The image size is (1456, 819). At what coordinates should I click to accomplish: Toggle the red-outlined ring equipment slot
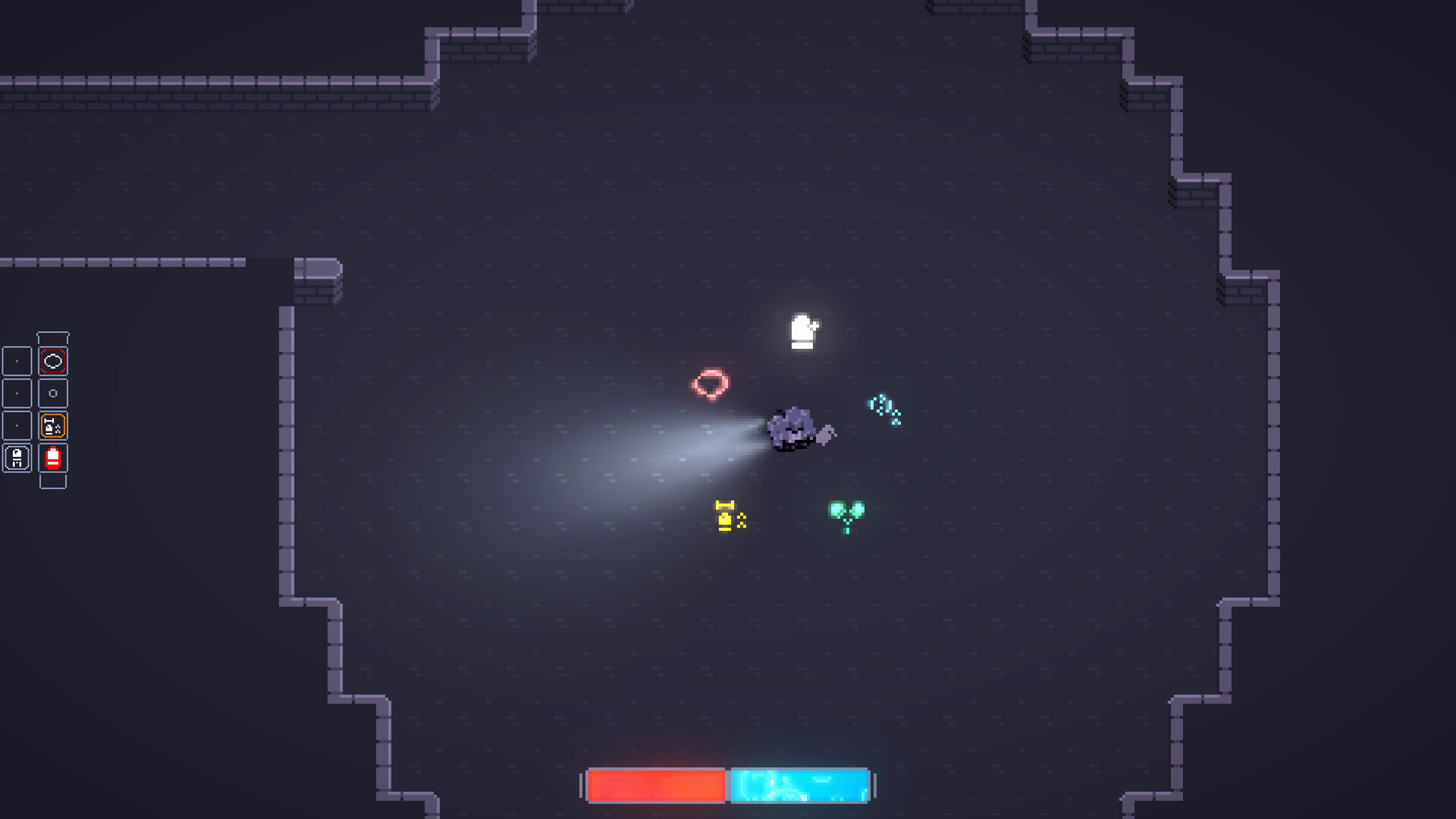[x=52, y=362]
